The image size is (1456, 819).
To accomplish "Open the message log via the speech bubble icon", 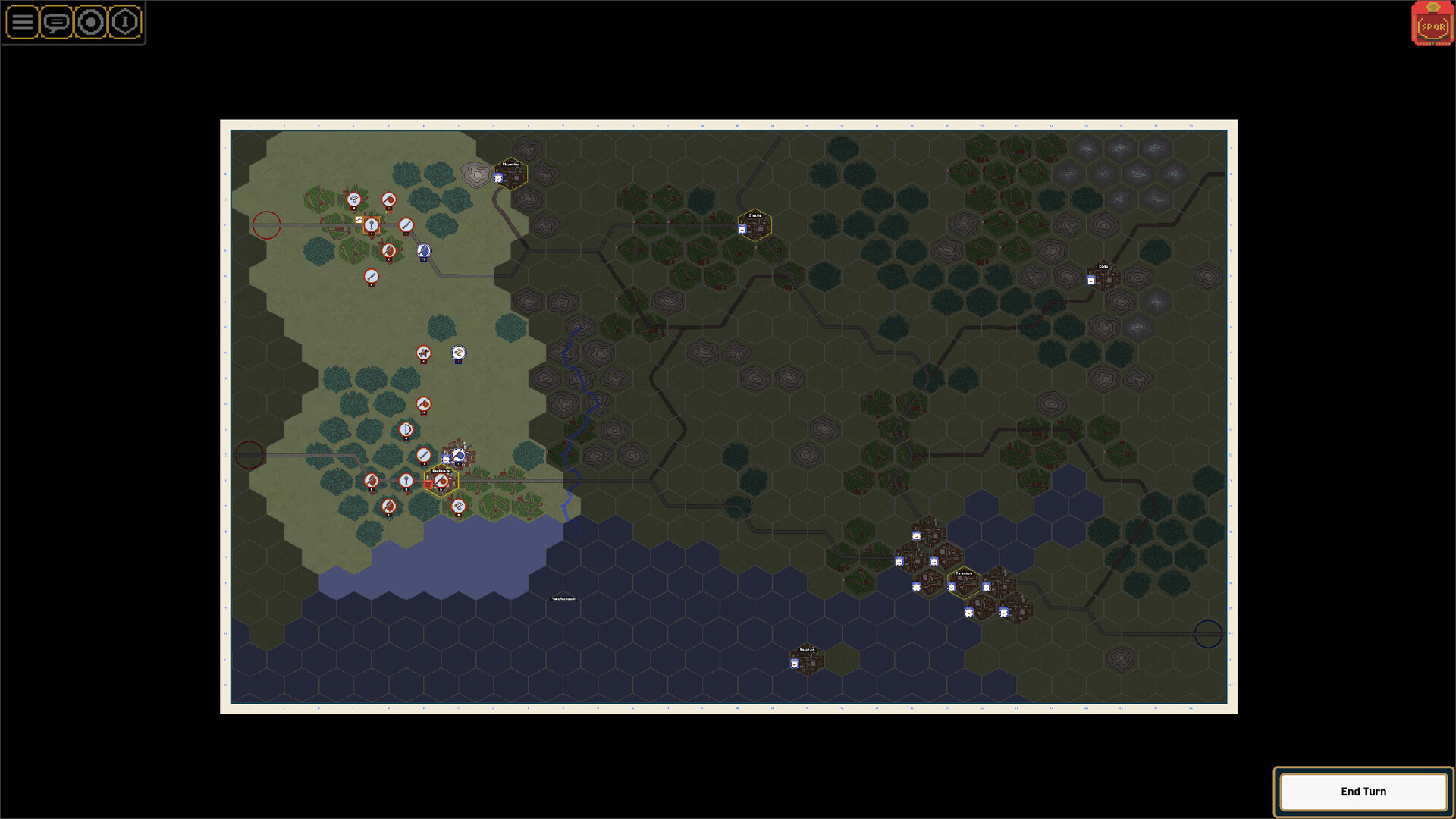I will tap(55, 22).
